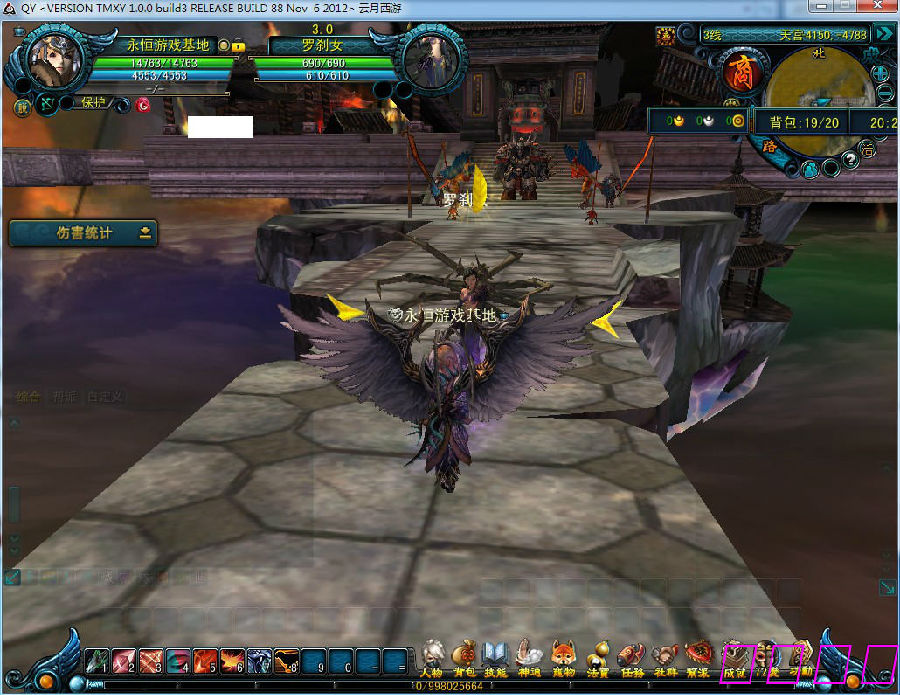900x695 pixels.
Task: Use the flame skill in slot 5
Action: coord(205,661)
